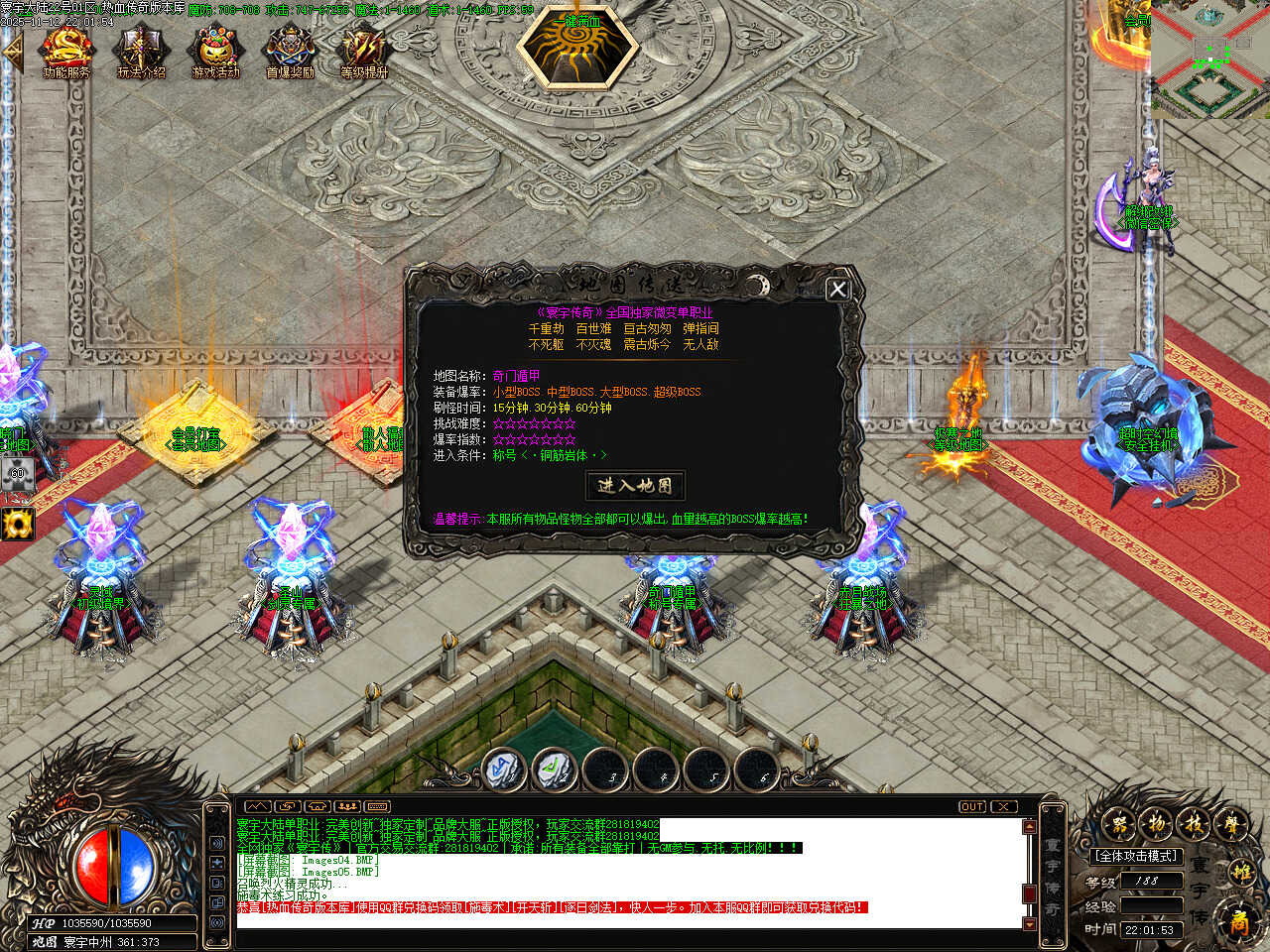Open the 物 inventory bag button
The image size is (1270, 952).
click(x=1157, y=822)
